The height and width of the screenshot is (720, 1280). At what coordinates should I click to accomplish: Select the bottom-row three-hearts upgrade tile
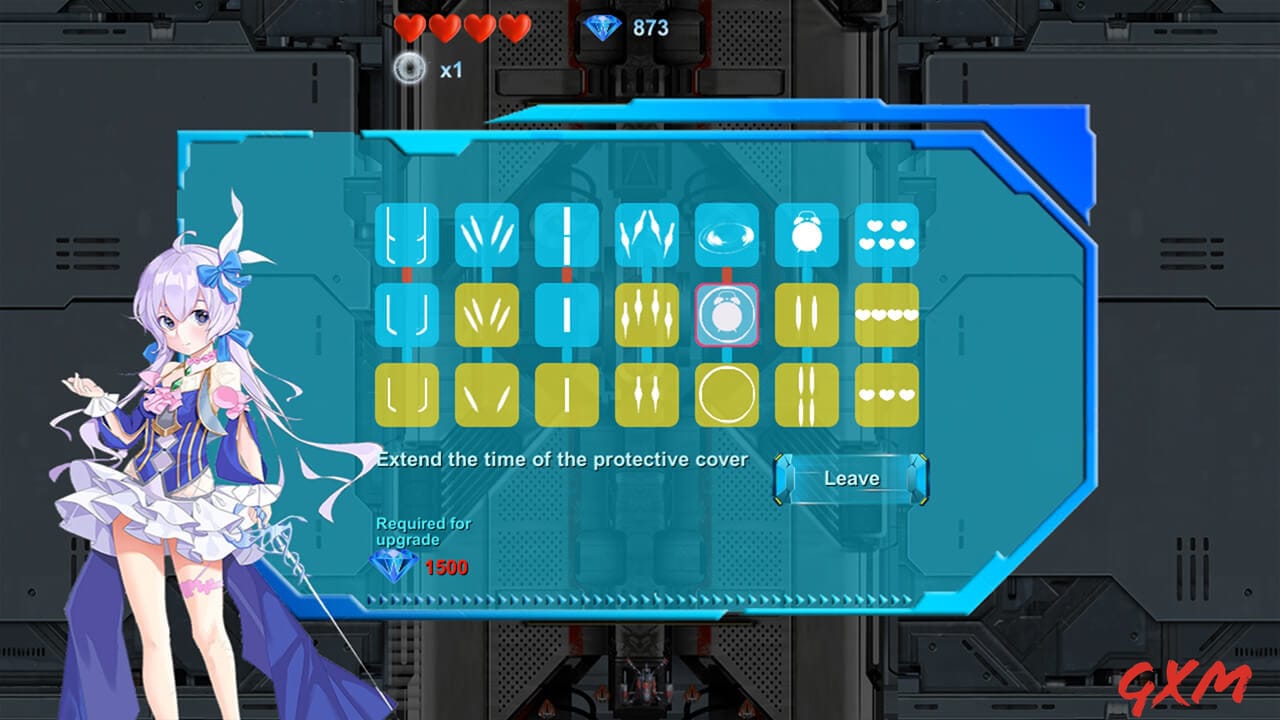[887, 394]
